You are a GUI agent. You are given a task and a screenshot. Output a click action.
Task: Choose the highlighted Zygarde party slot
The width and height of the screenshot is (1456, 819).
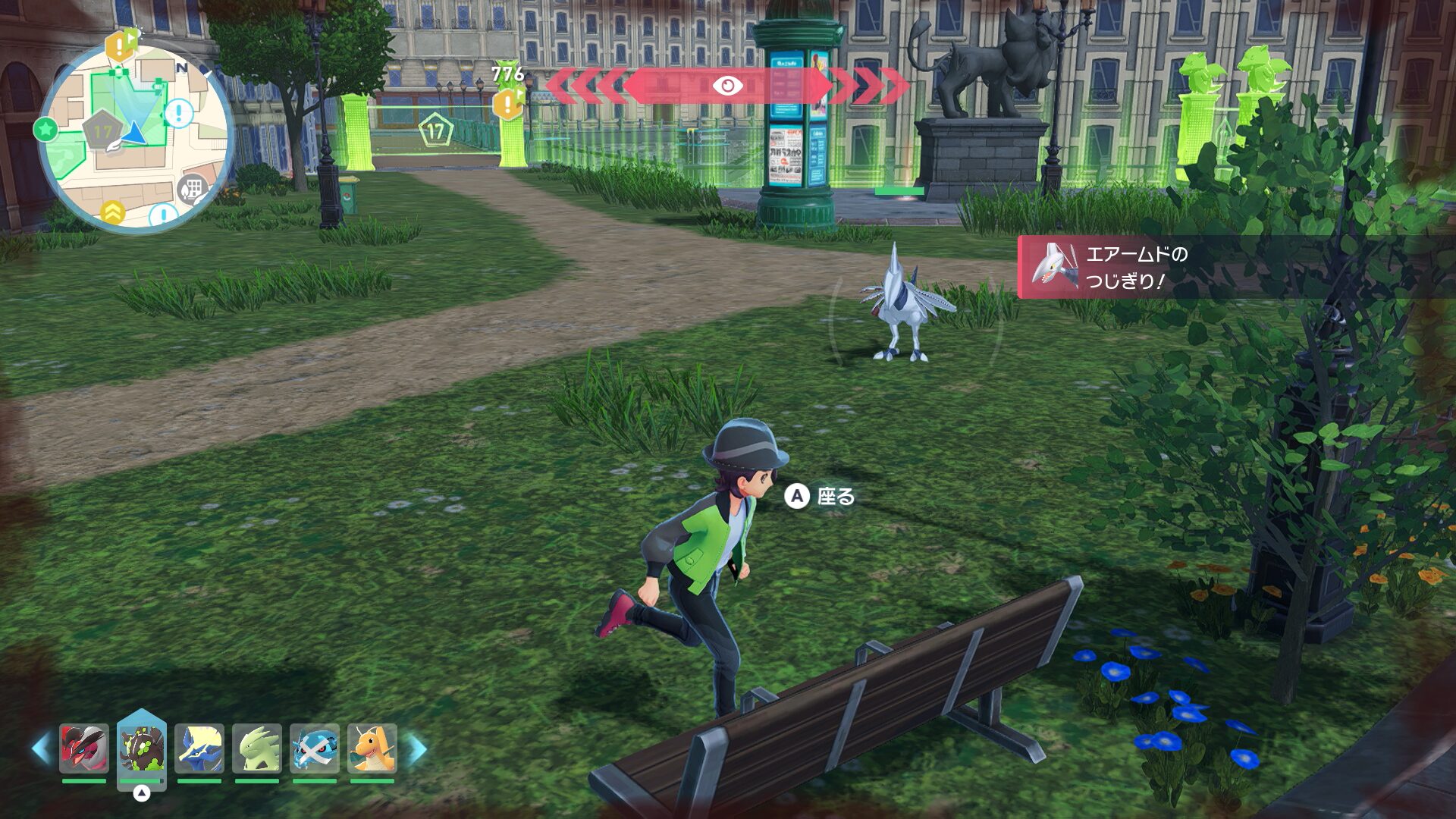coord(142,748)
